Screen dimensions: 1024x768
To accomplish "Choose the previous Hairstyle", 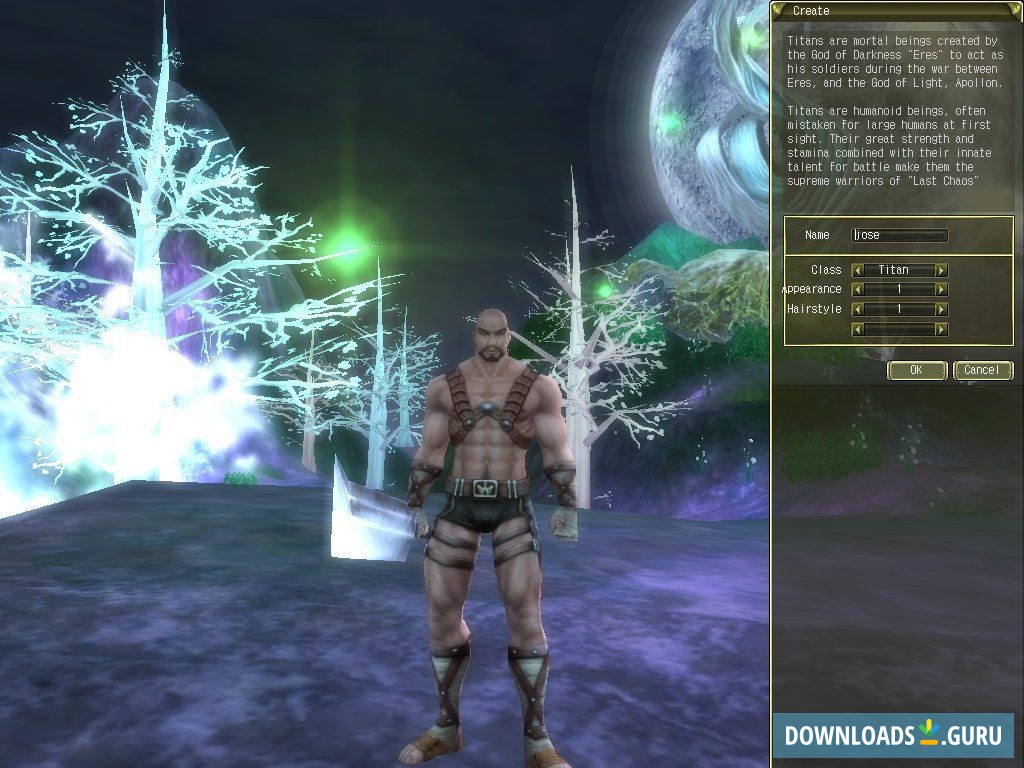I will point(857,309).
